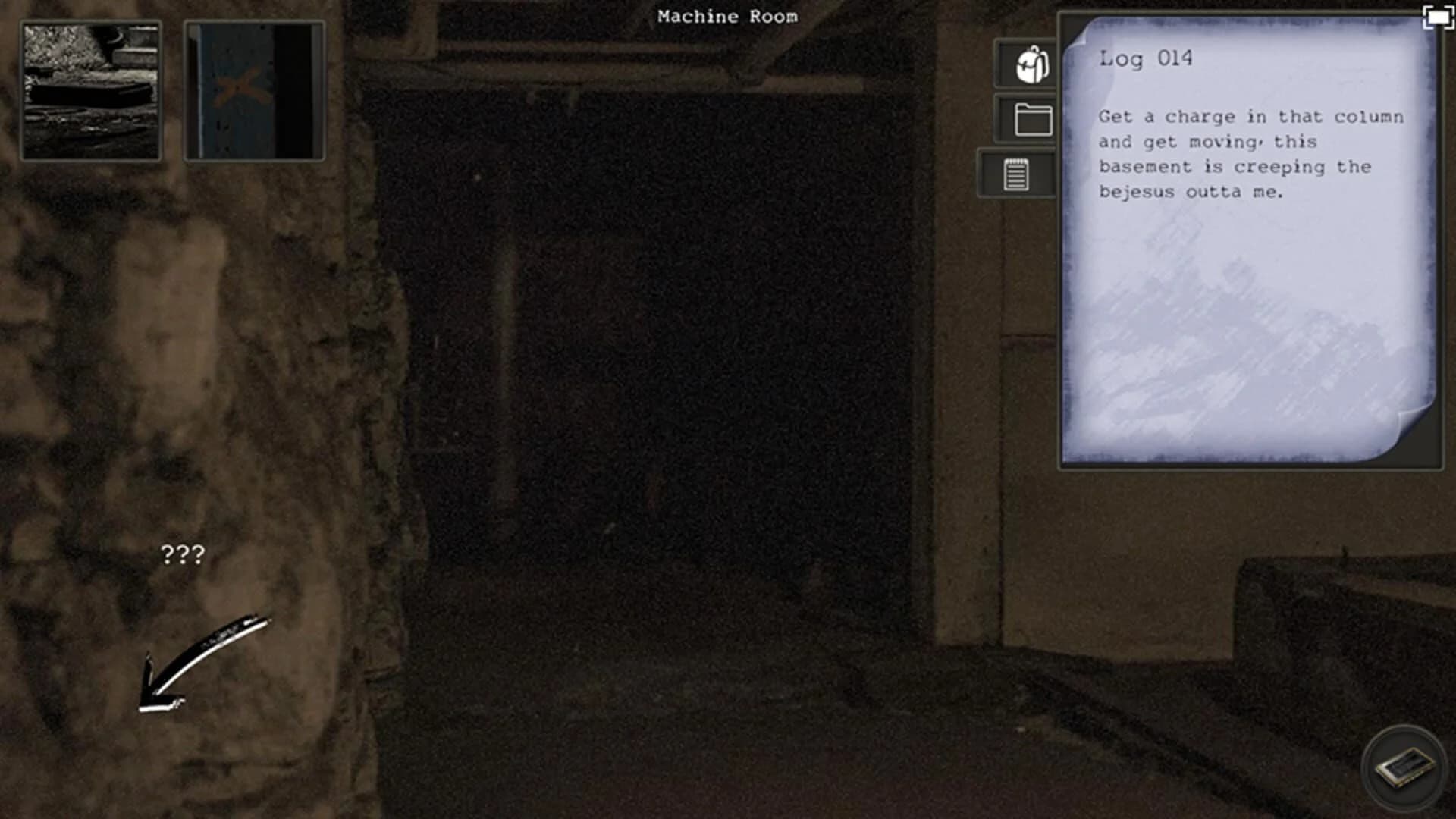Click the 'Machine Room' room title
1456x819 pixels.
pyautogui.click(x=728, y=16)
